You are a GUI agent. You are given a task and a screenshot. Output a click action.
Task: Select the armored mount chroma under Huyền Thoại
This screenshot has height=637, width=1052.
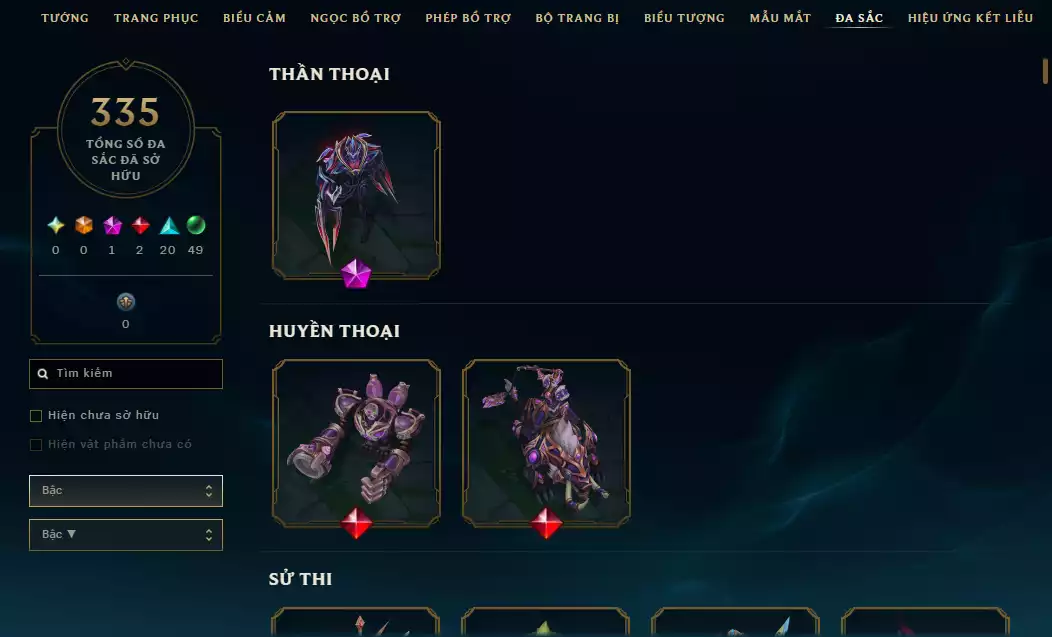[546, 442]
